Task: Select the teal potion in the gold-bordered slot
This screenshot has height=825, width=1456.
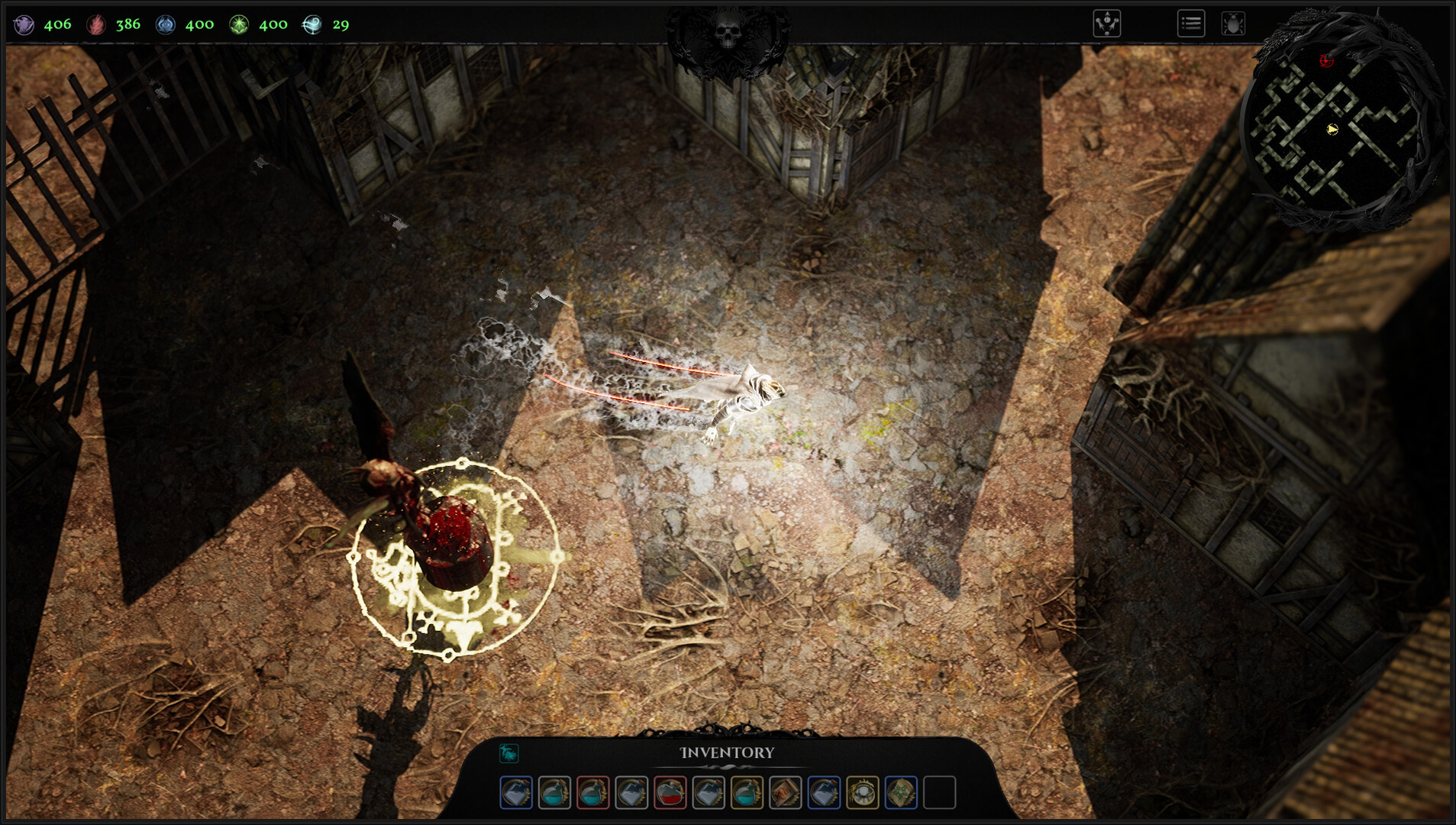Action: click(747, 792)
